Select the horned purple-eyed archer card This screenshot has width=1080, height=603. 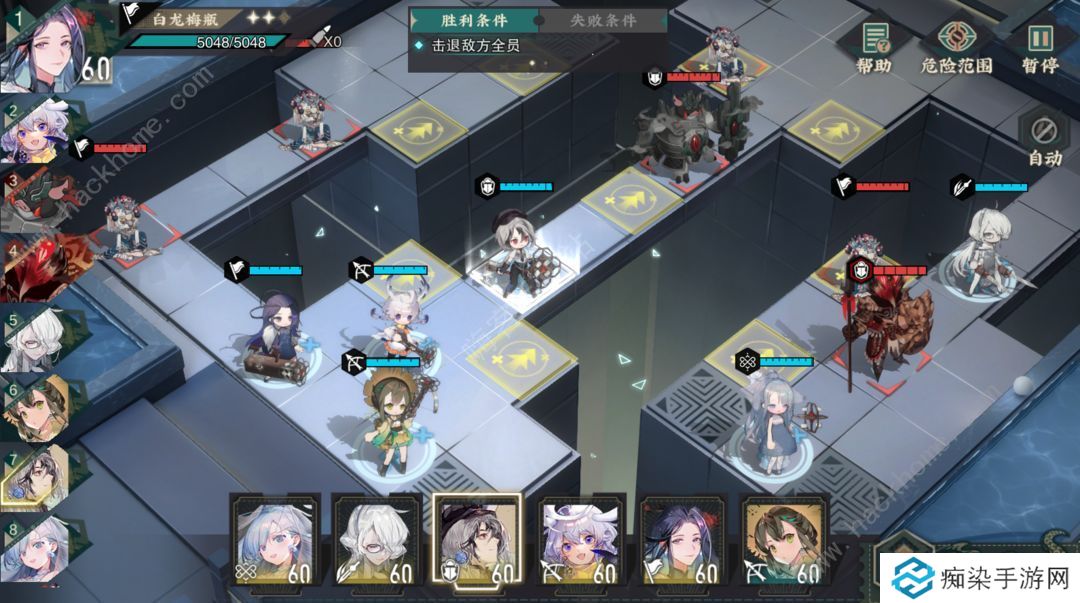tap(579, 539)
